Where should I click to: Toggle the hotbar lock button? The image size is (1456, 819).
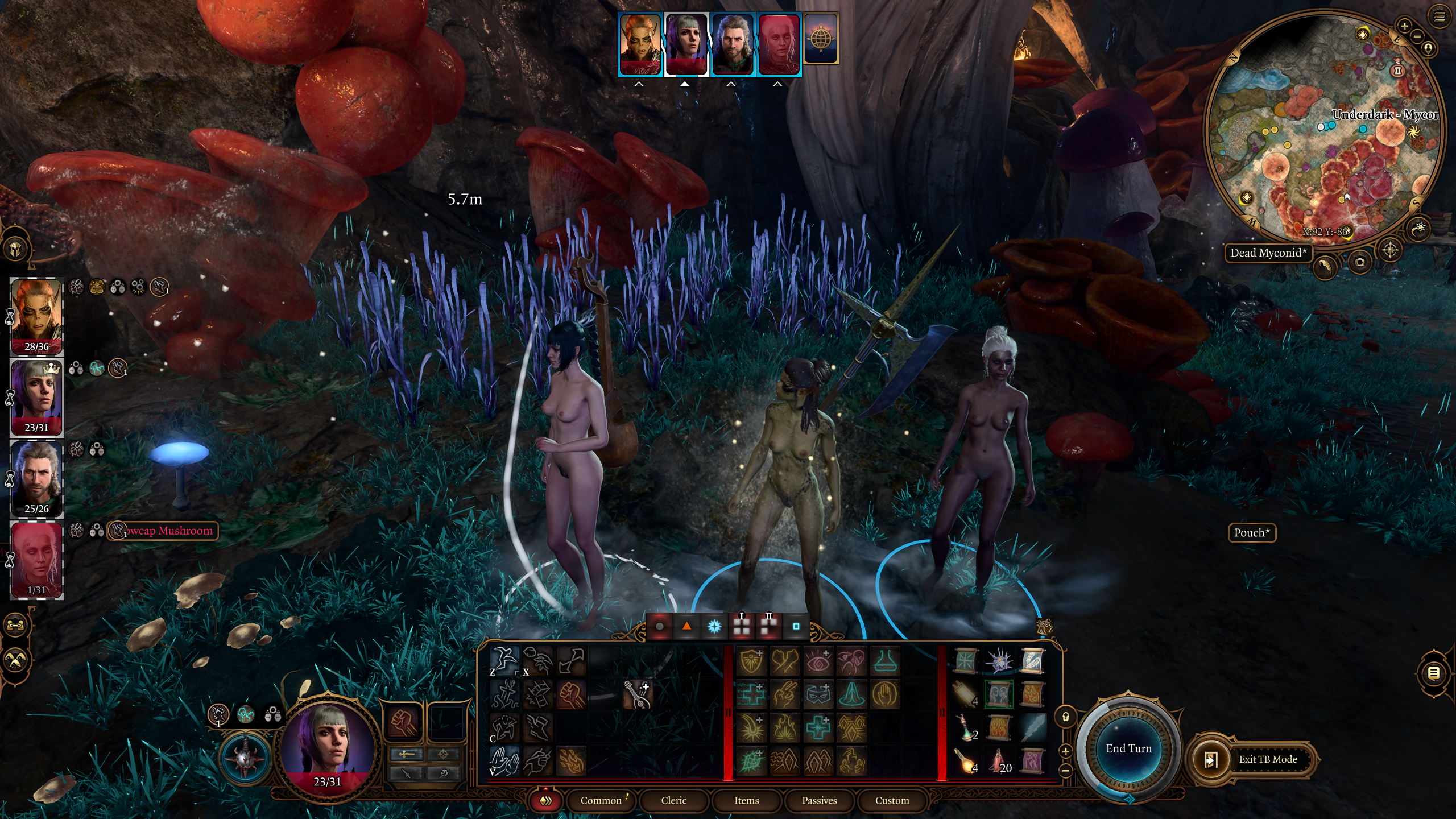(x=1066, y=717)
